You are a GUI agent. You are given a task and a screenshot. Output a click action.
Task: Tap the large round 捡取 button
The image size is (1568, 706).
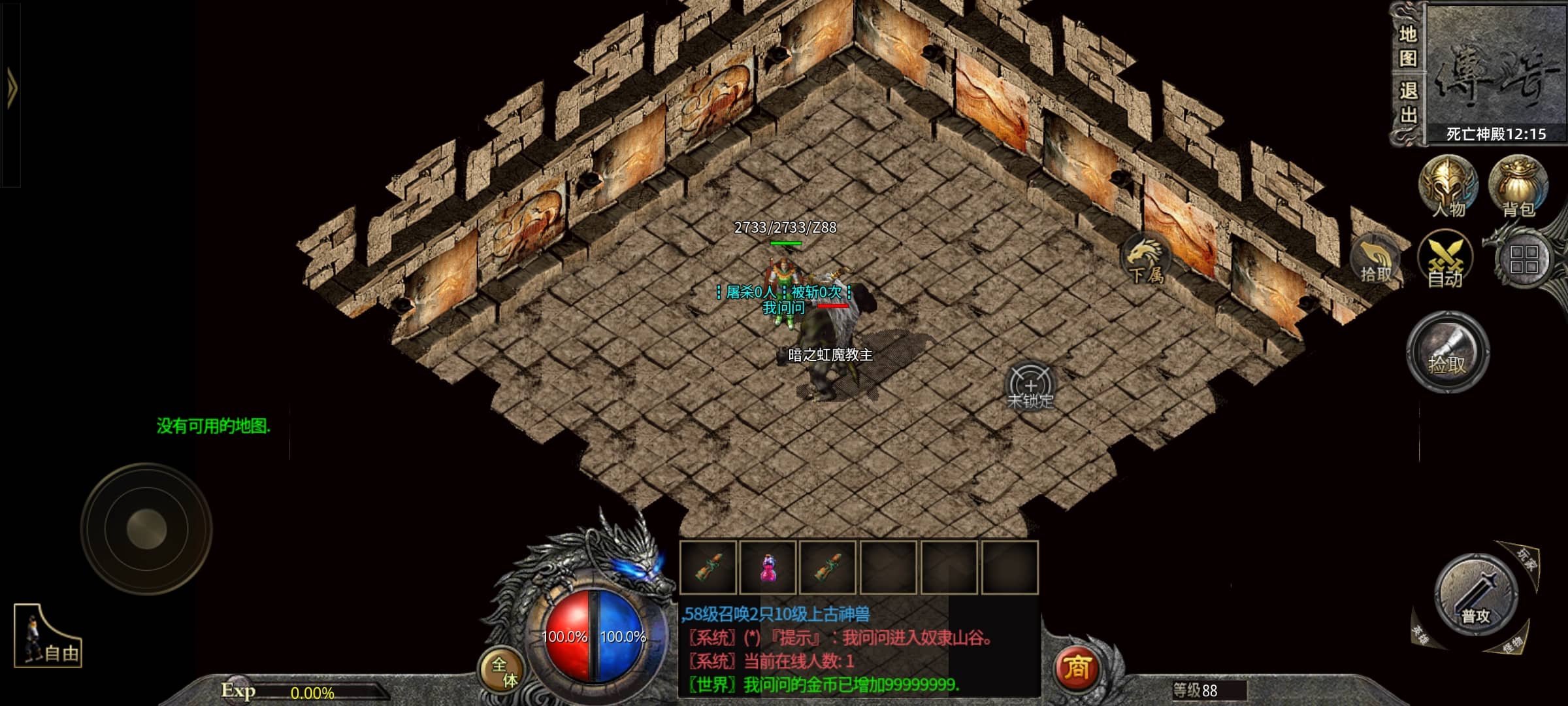[1448, 353]
